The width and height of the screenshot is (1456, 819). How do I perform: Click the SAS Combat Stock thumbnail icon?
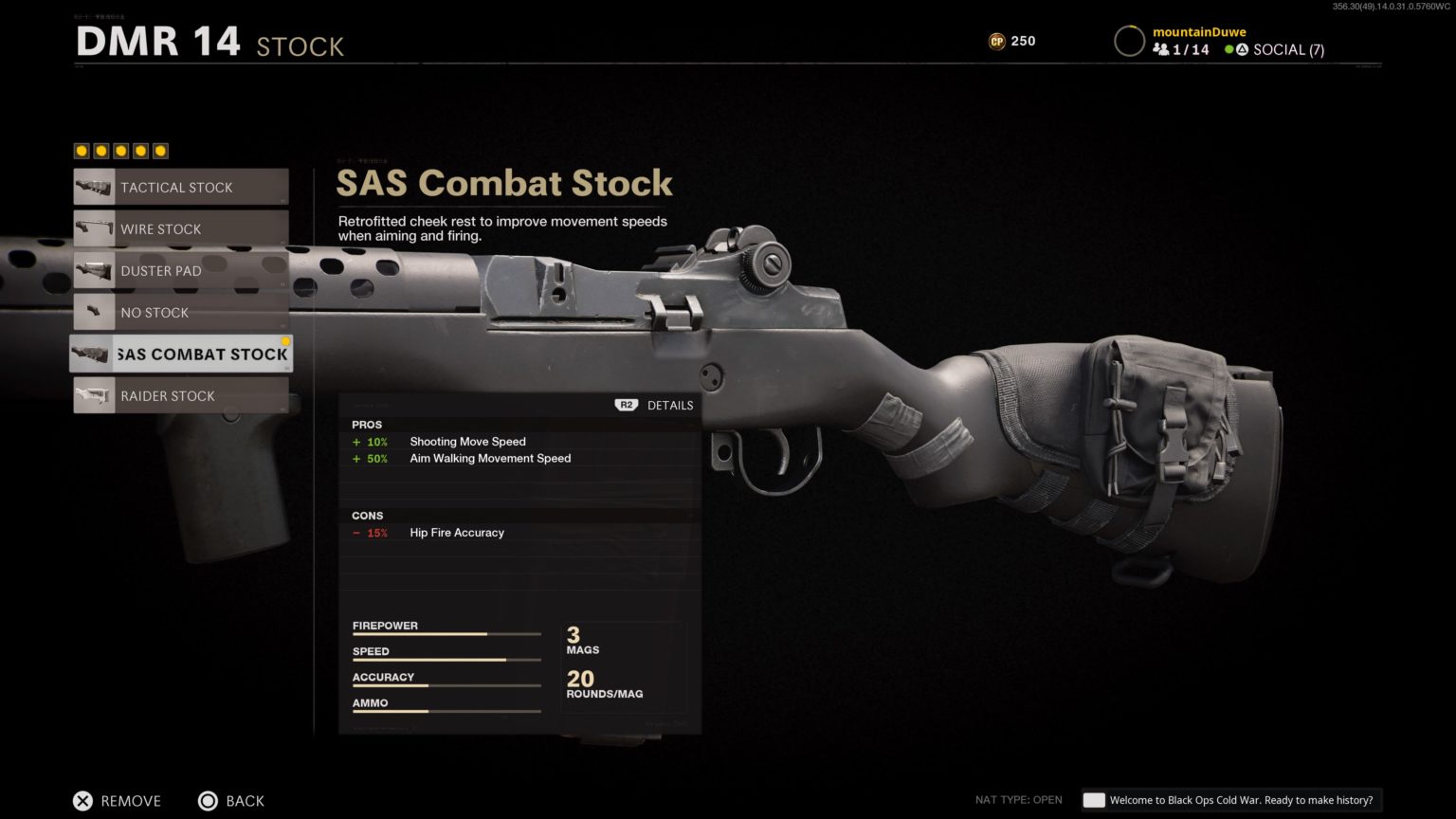pos(92,354)
